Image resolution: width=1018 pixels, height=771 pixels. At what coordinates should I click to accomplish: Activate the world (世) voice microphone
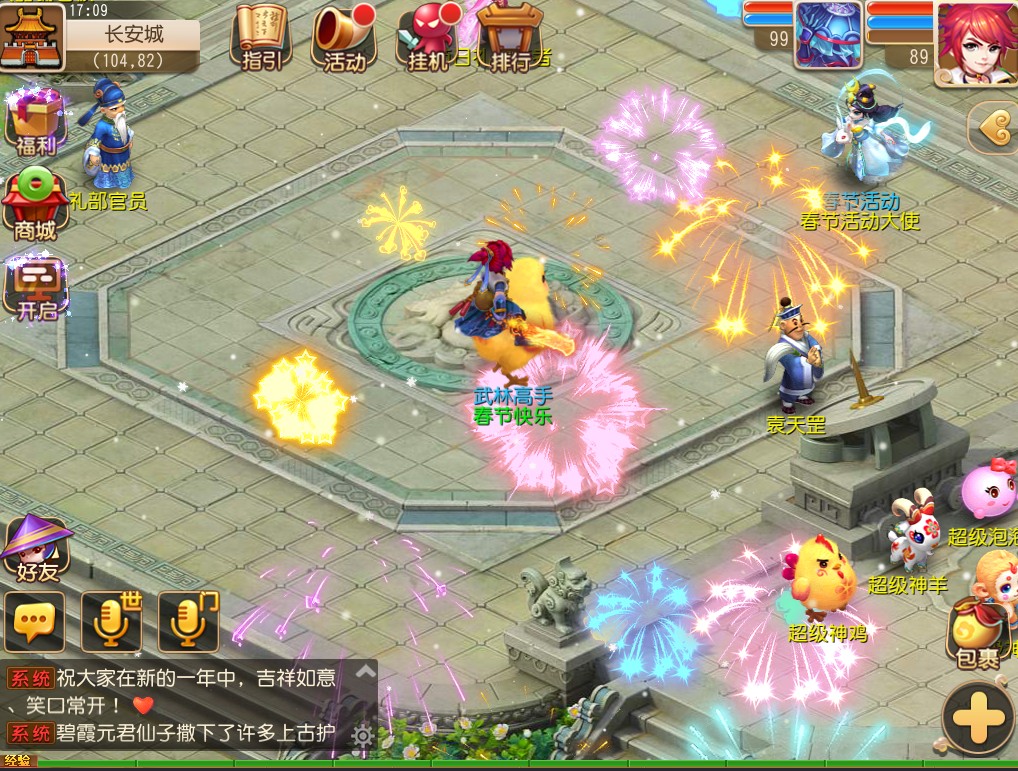point(112,622)
